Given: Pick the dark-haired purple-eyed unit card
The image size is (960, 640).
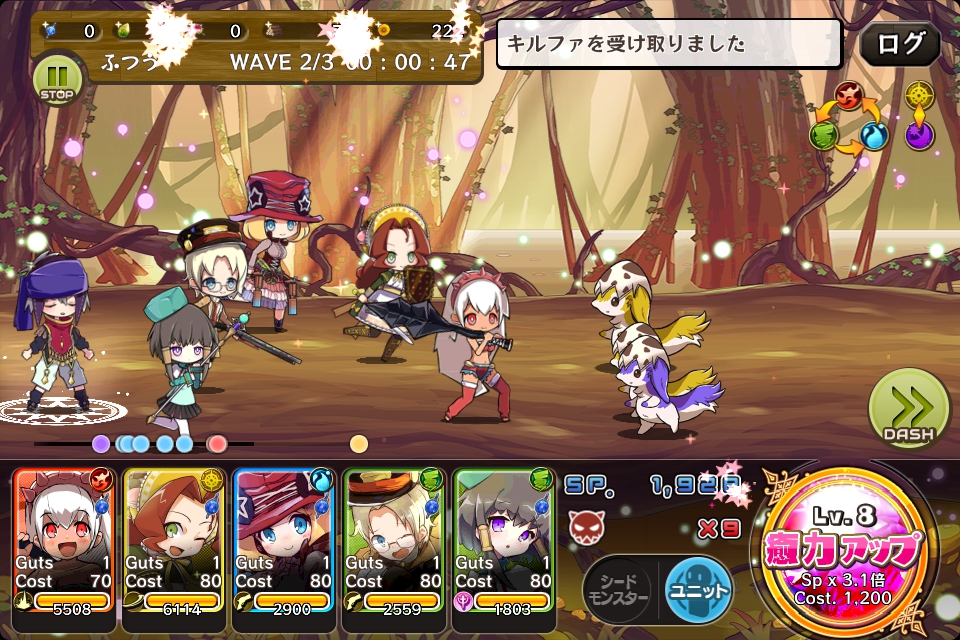Looking at the screenshot, I should pyautogui.click(x=504, y=540).
